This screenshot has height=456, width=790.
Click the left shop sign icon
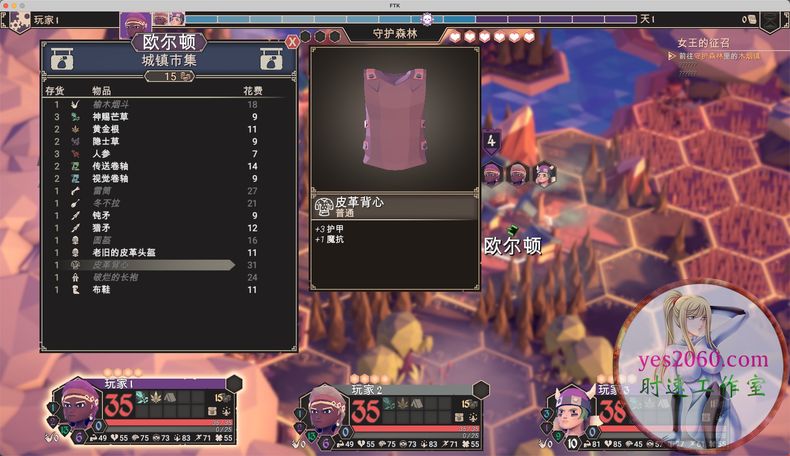click(59, 61)
